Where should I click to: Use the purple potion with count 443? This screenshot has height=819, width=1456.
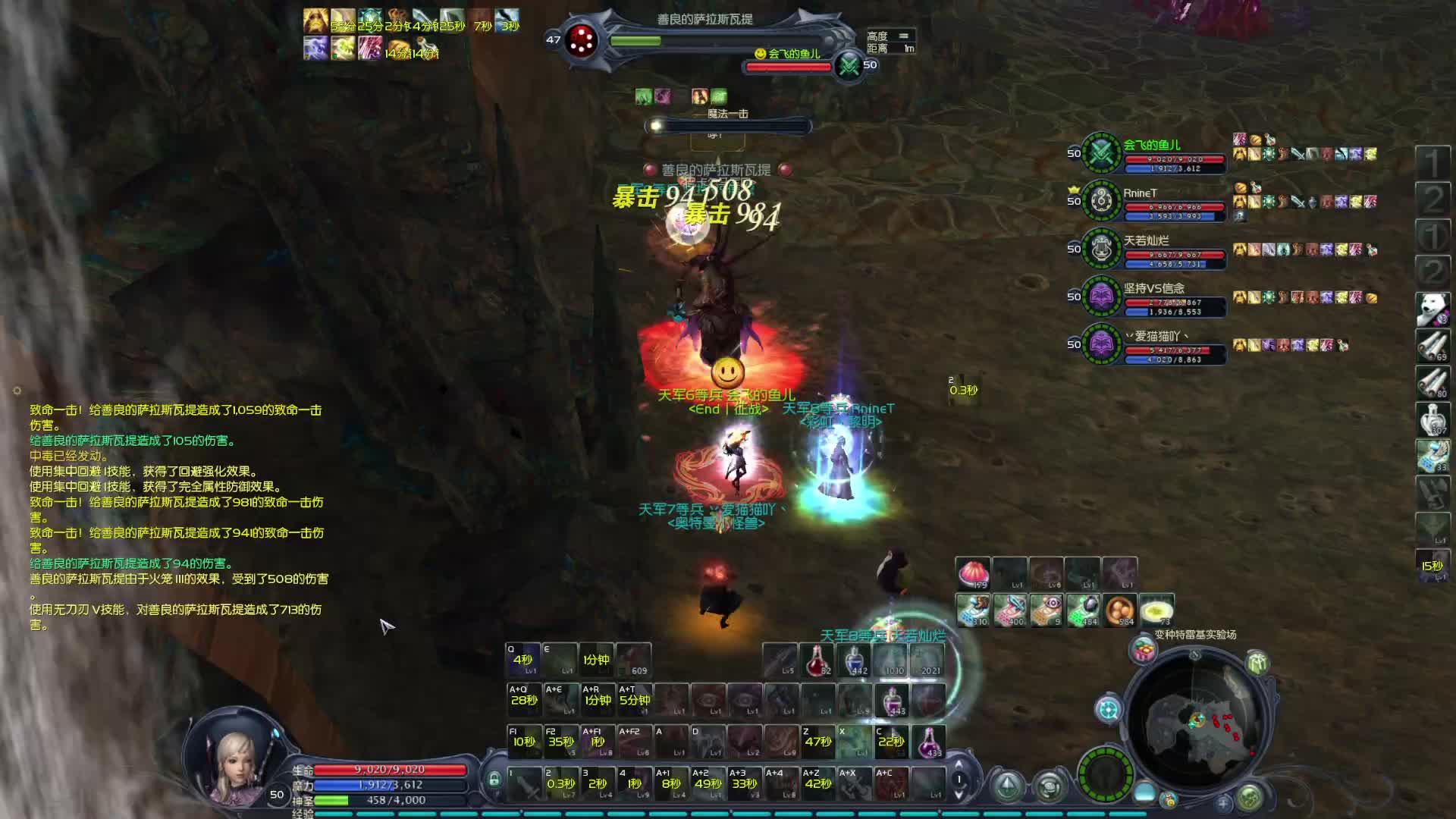[892, 700]
